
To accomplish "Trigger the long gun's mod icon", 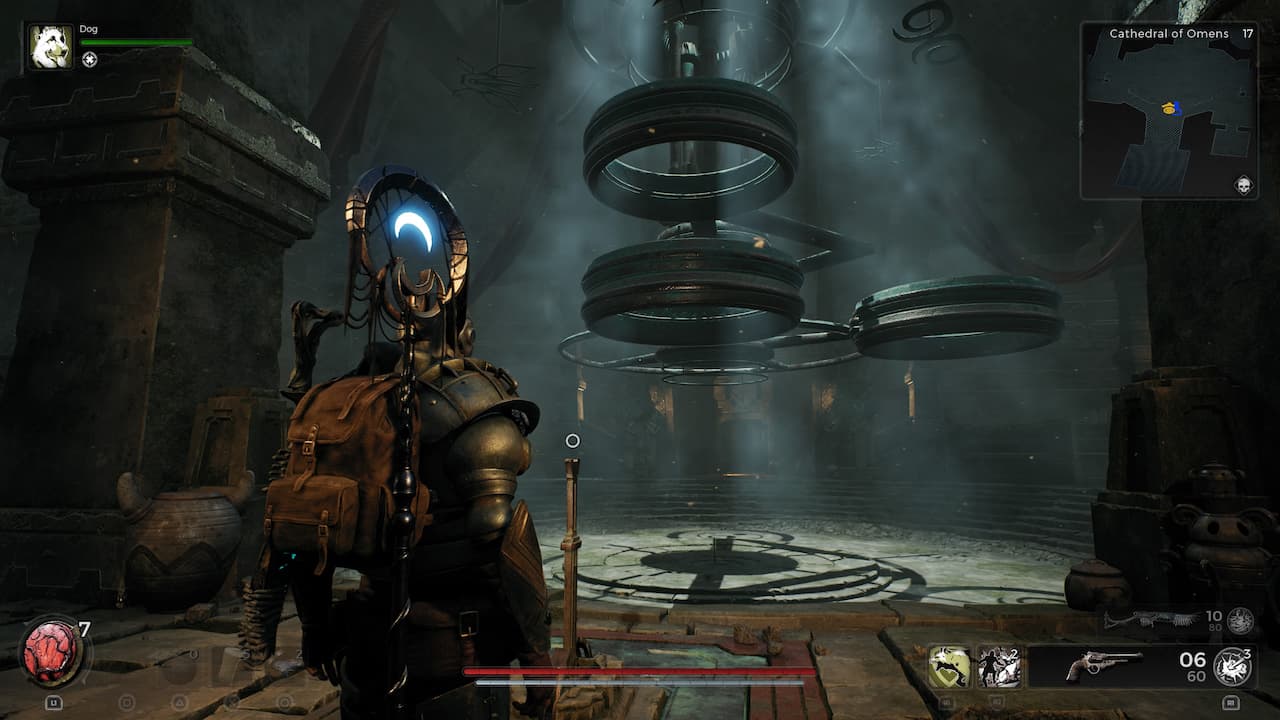I will pyautogui.click(x=1240, y=620).
